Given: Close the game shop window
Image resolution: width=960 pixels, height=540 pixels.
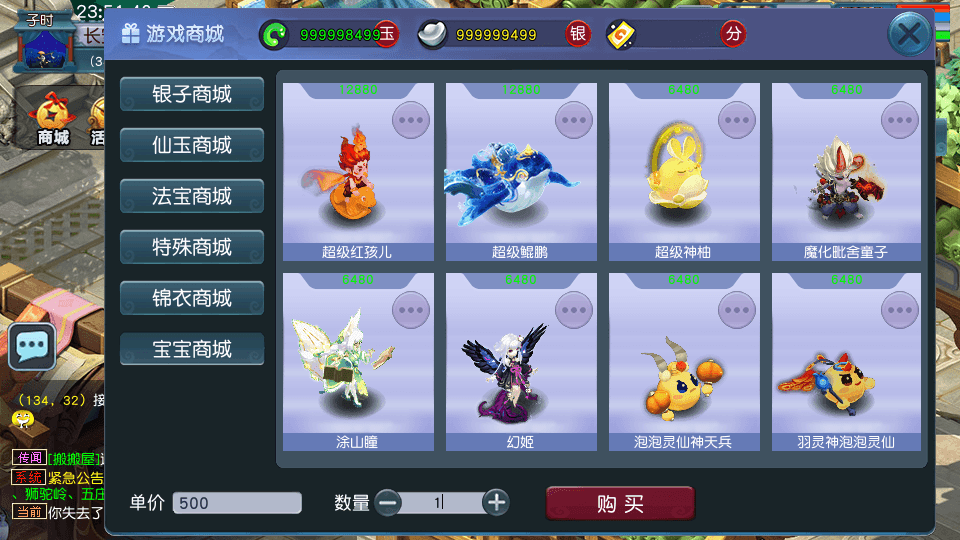Looking at the screenshot, I should 909,35.
